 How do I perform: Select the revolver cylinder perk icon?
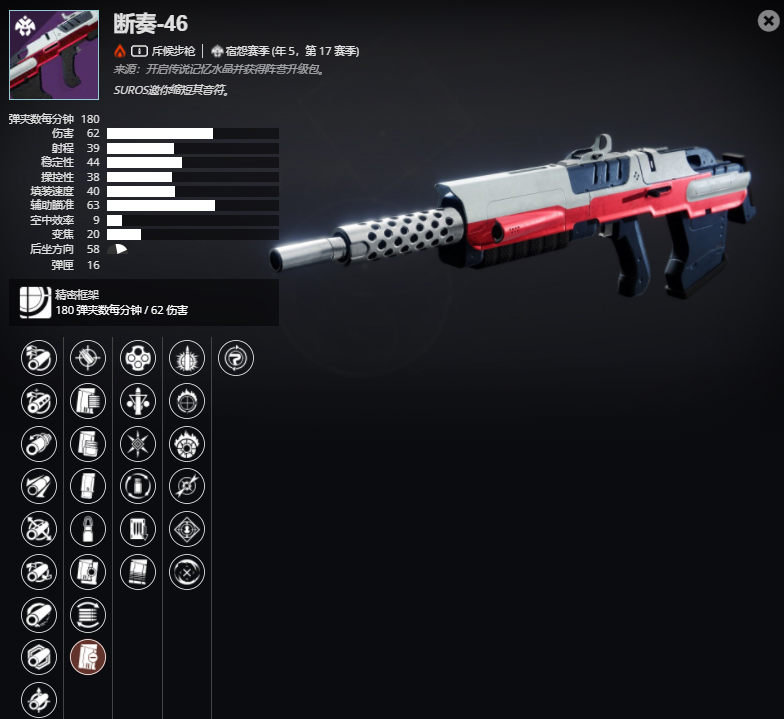point(137,357)
